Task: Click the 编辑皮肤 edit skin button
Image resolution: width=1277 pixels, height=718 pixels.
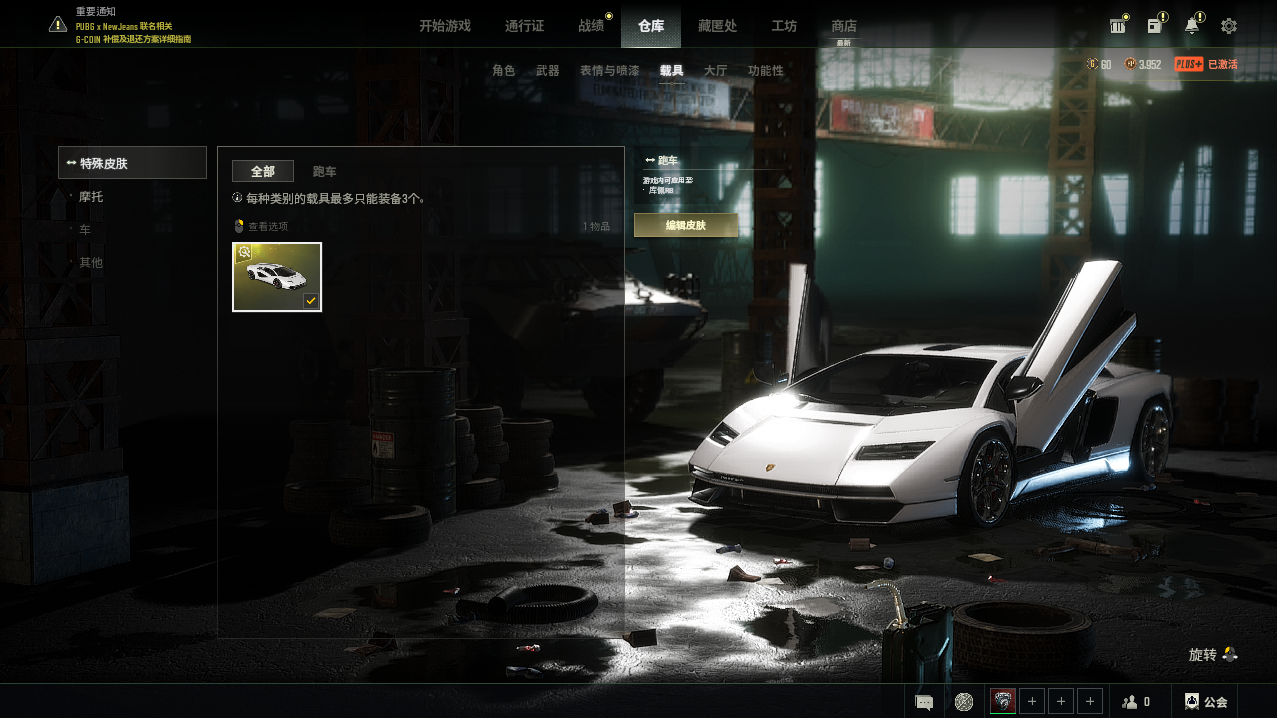Action: (686, 225)
